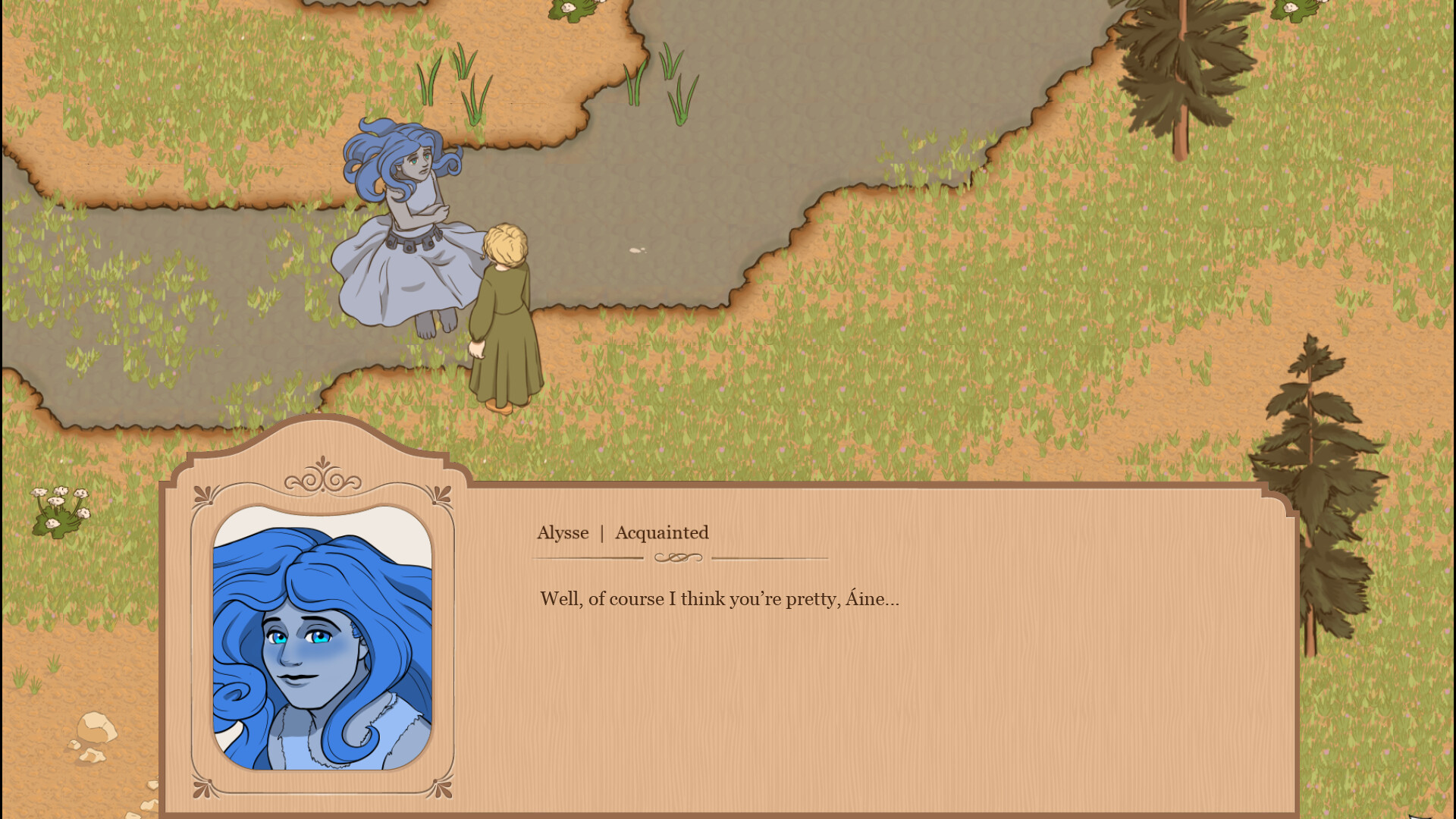The height and width of the screenshot is (819, 1456).
Task: Click the ellipsis at the end of the dialogue line
Action: coord(892,601)
